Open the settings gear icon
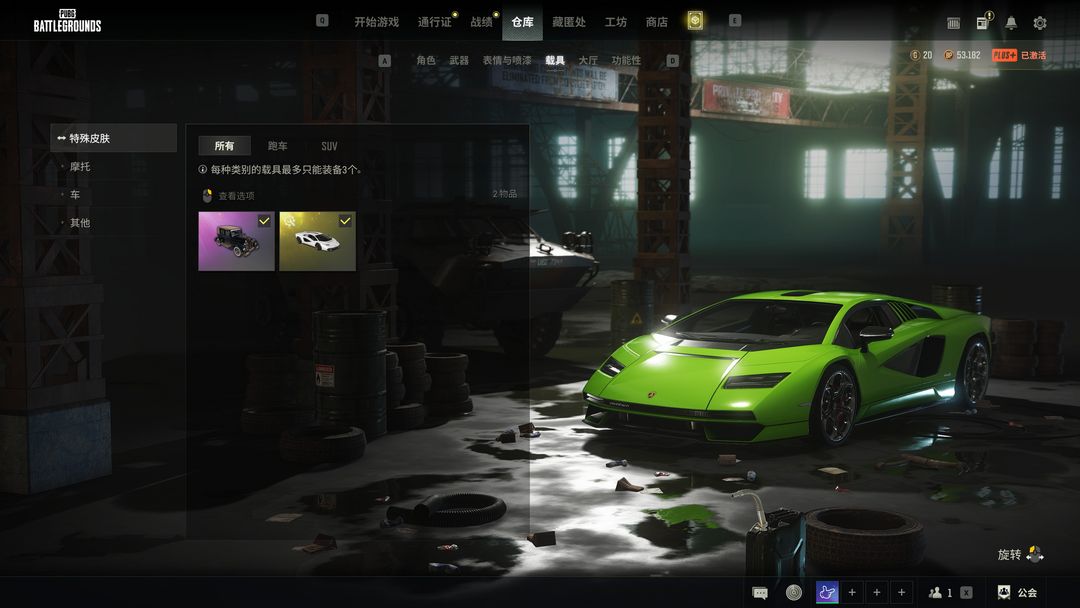This screenshot has height=608, width=1080. tap(1040, 23)
